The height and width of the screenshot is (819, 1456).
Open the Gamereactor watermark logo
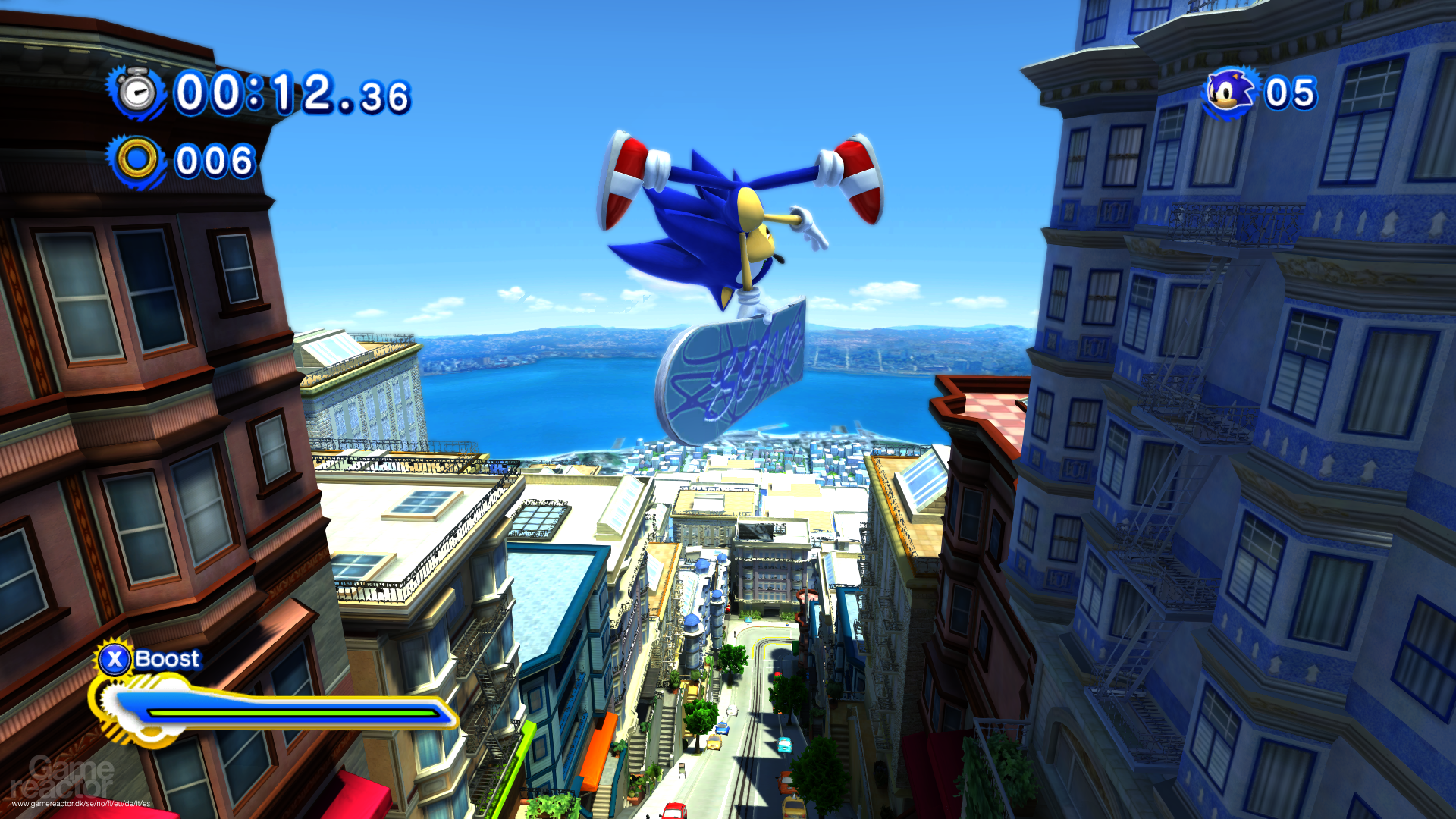point(62,778)
